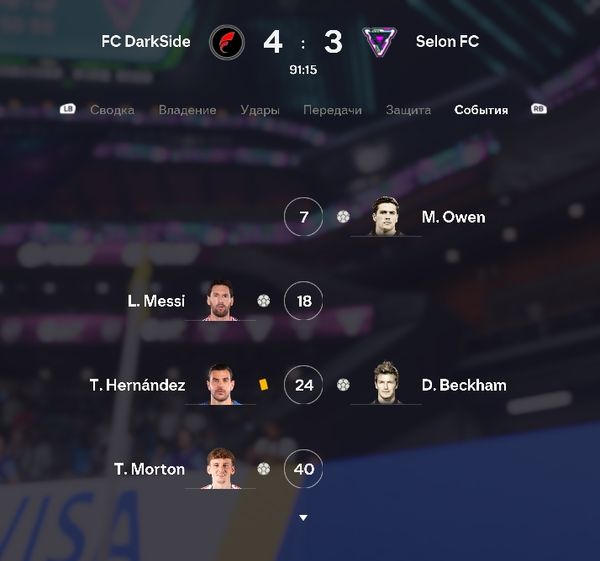Show the Удары statistics tab
This screenshot has width=600, height=561.
pyautogui.click(x=260, y=110)
